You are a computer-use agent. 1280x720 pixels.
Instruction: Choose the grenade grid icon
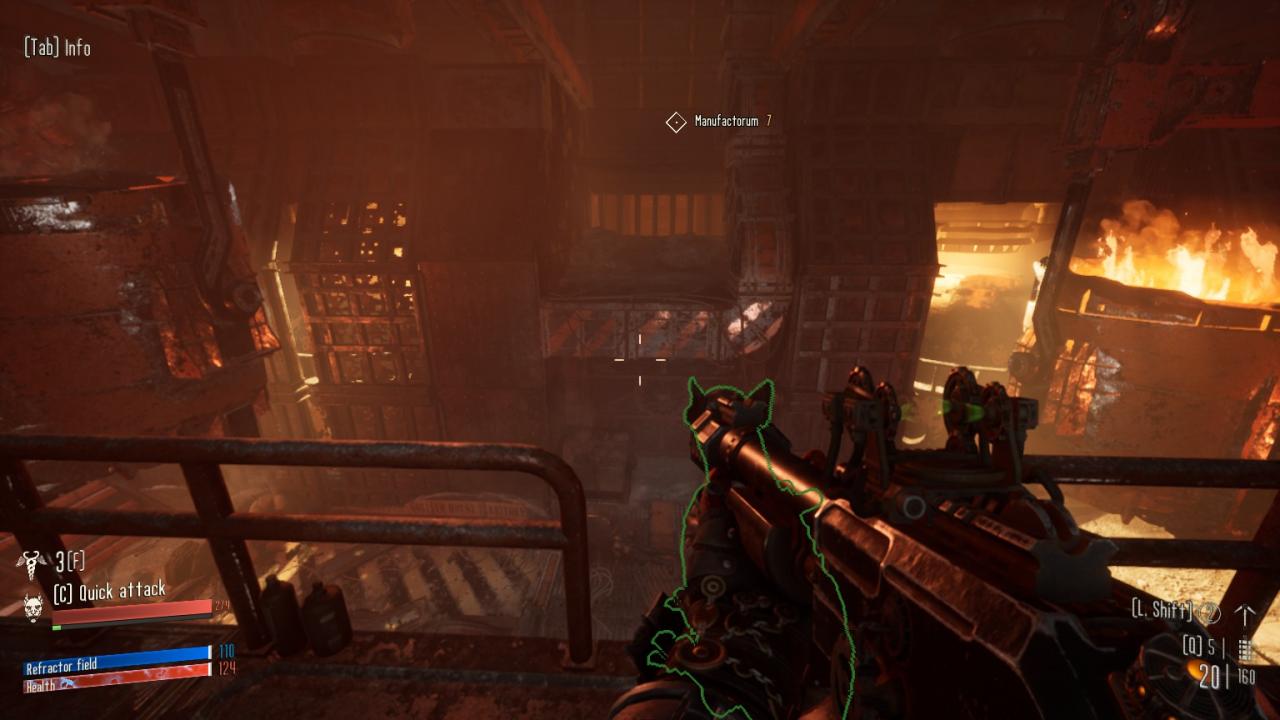pyautogui.click(x=1245, y=647)
